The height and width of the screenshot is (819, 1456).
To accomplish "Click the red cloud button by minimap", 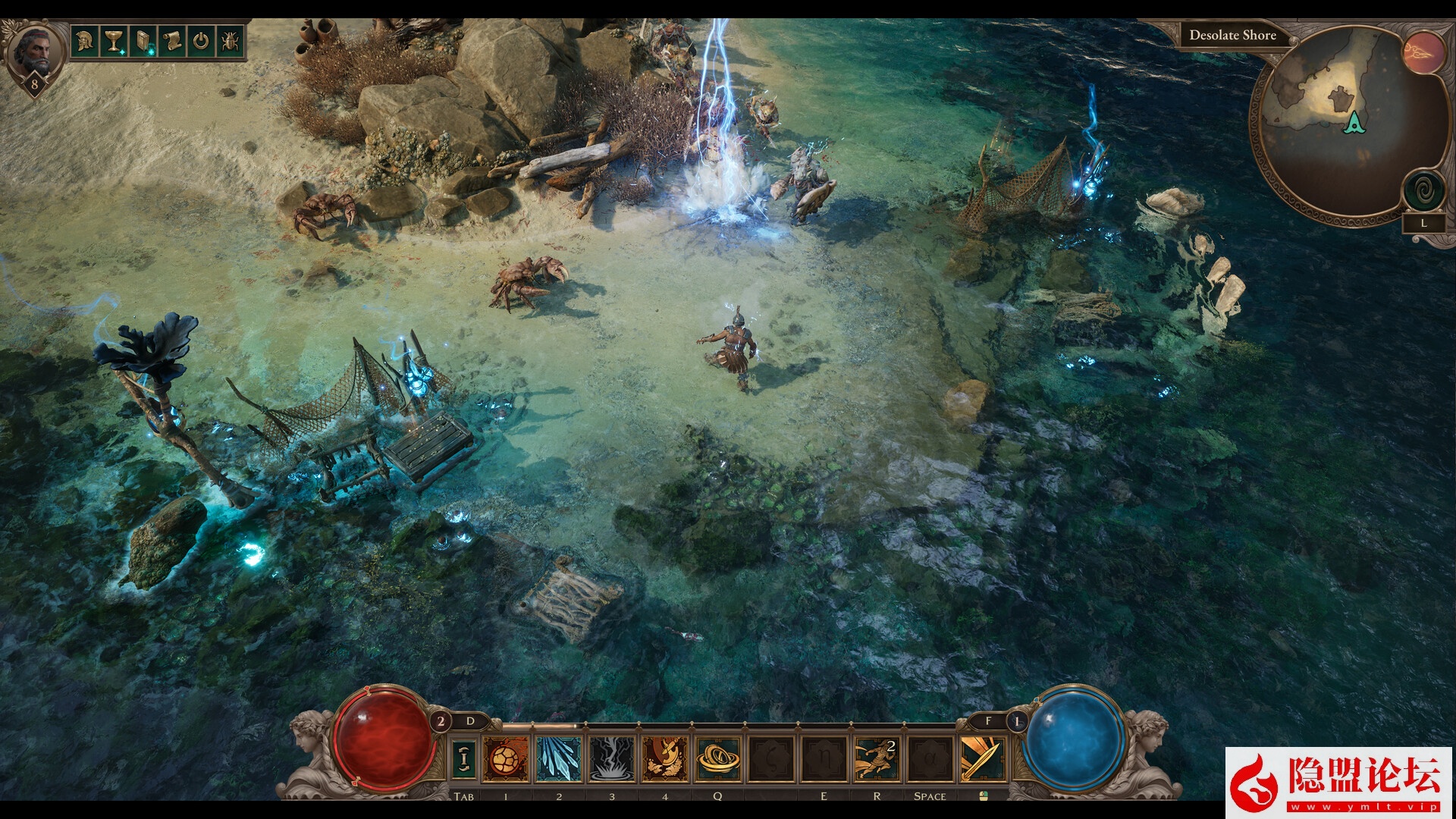I will 1424,52.
